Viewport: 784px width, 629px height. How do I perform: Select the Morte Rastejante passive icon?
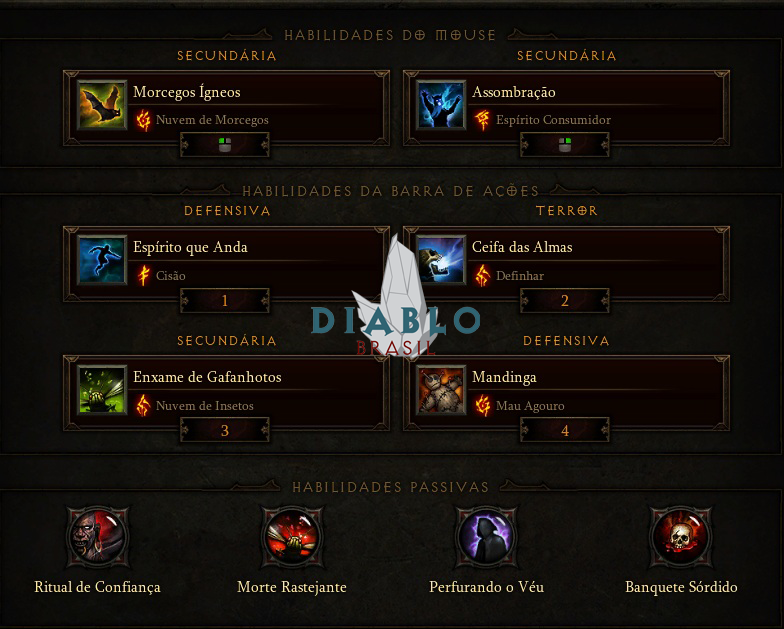point(291,537)
